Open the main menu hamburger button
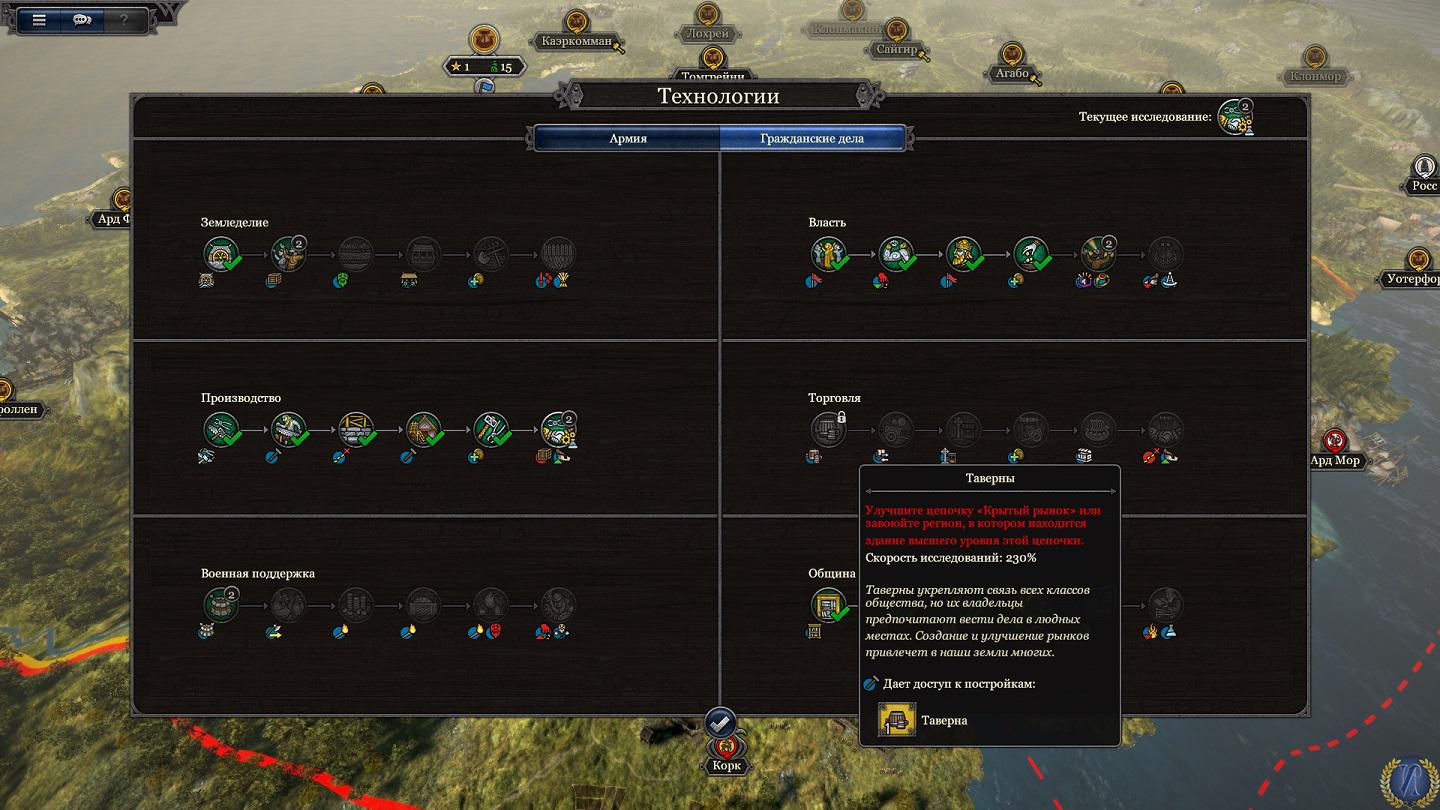1440x810 pixels. coord(39,20)
